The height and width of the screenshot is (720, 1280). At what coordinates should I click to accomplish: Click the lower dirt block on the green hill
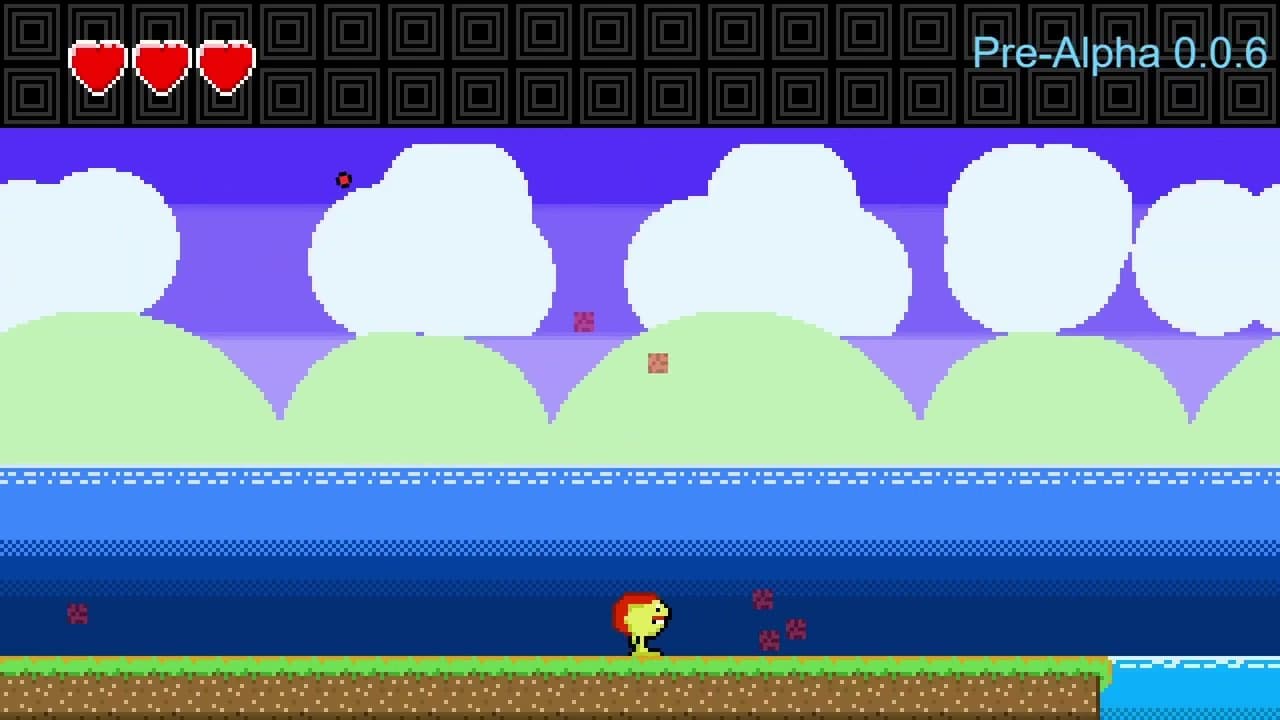click(x=658, y=362)
